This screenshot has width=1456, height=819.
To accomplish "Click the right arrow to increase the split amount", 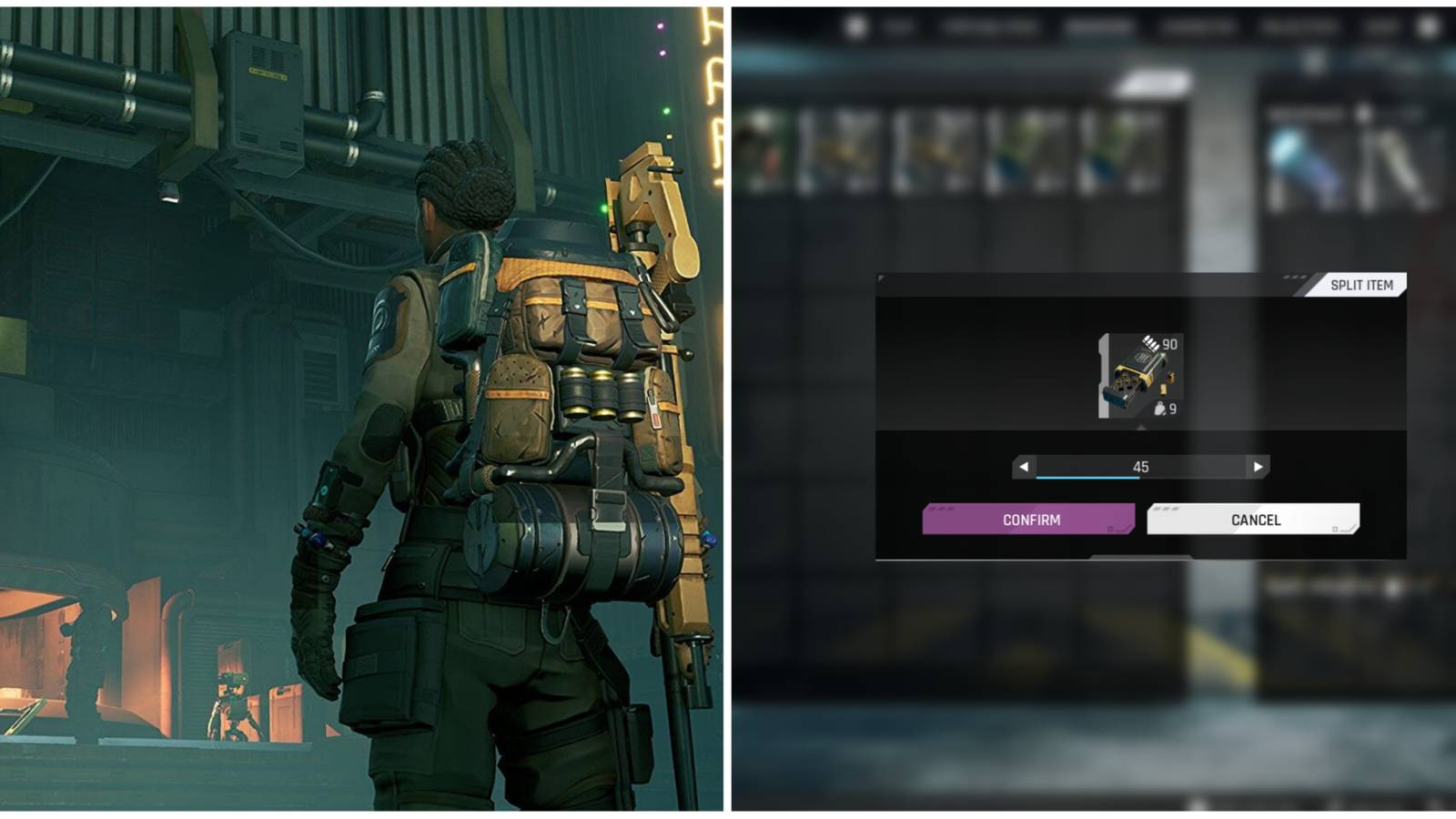I will (x=1258, y=466).
